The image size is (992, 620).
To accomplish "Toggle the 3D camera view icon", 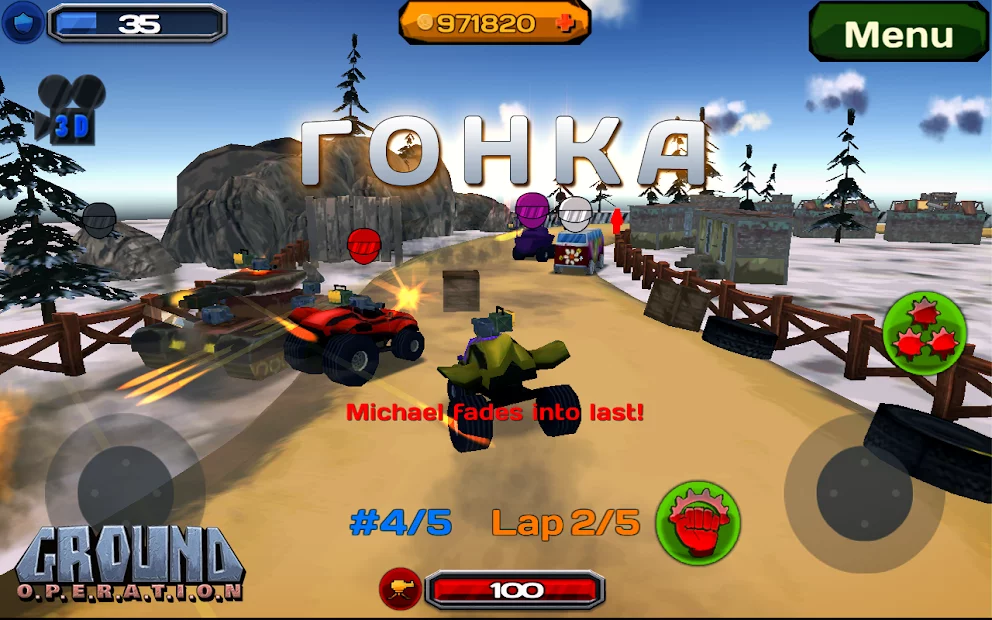I will 70,109.
